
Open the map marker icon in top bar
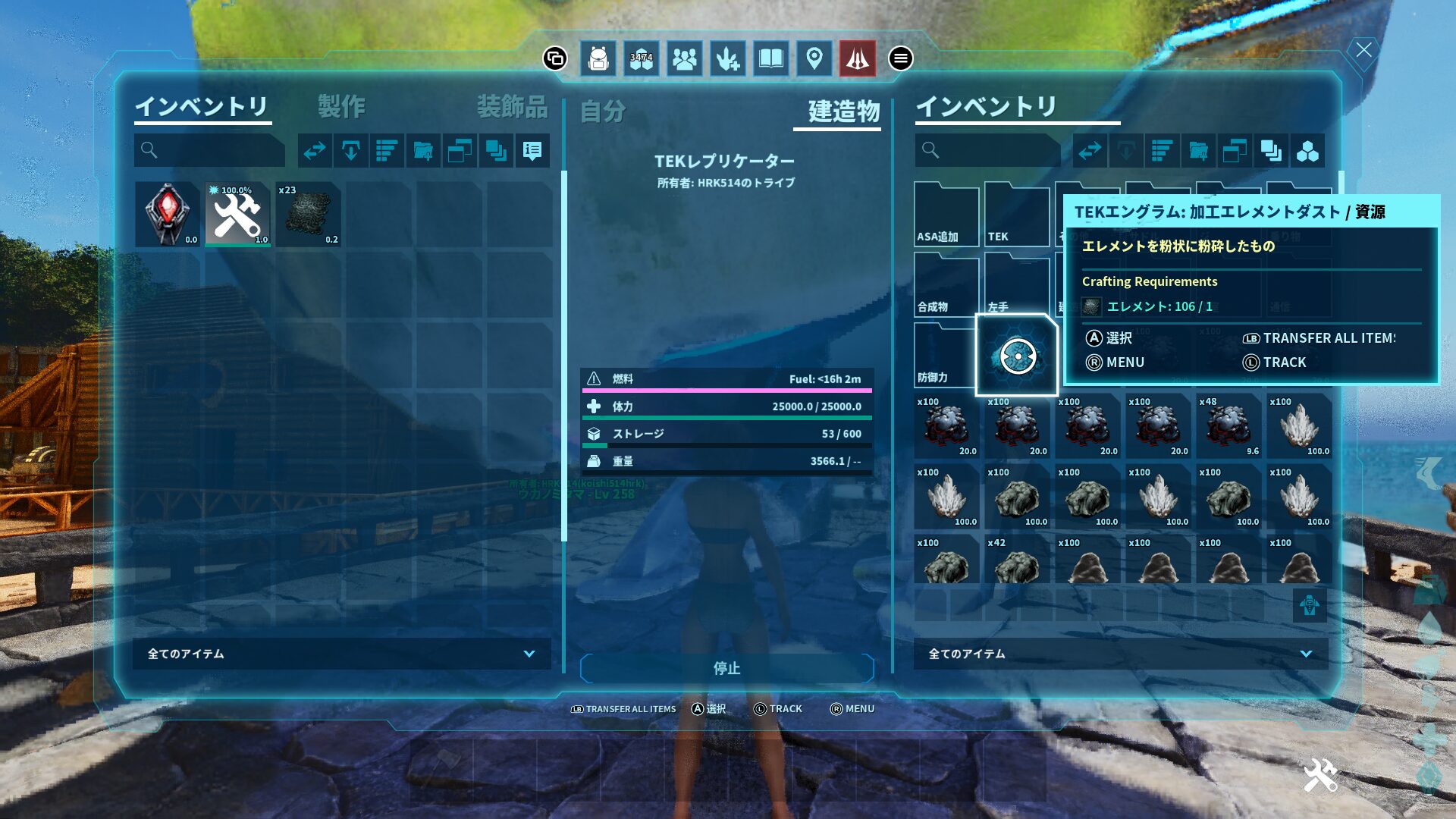814,58
